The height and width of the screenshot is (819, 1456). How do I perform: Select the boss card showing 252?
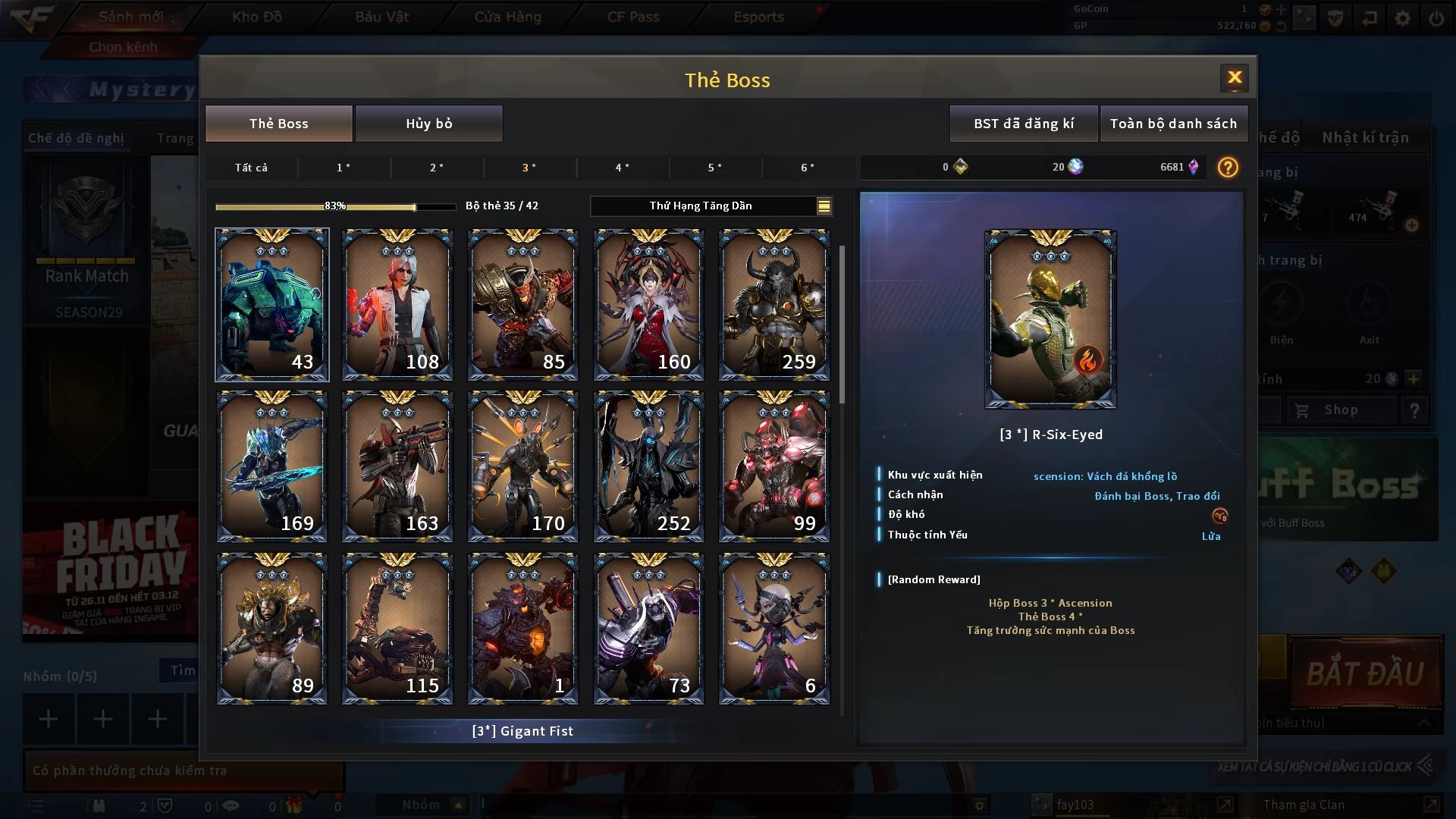tap(648, 466)
